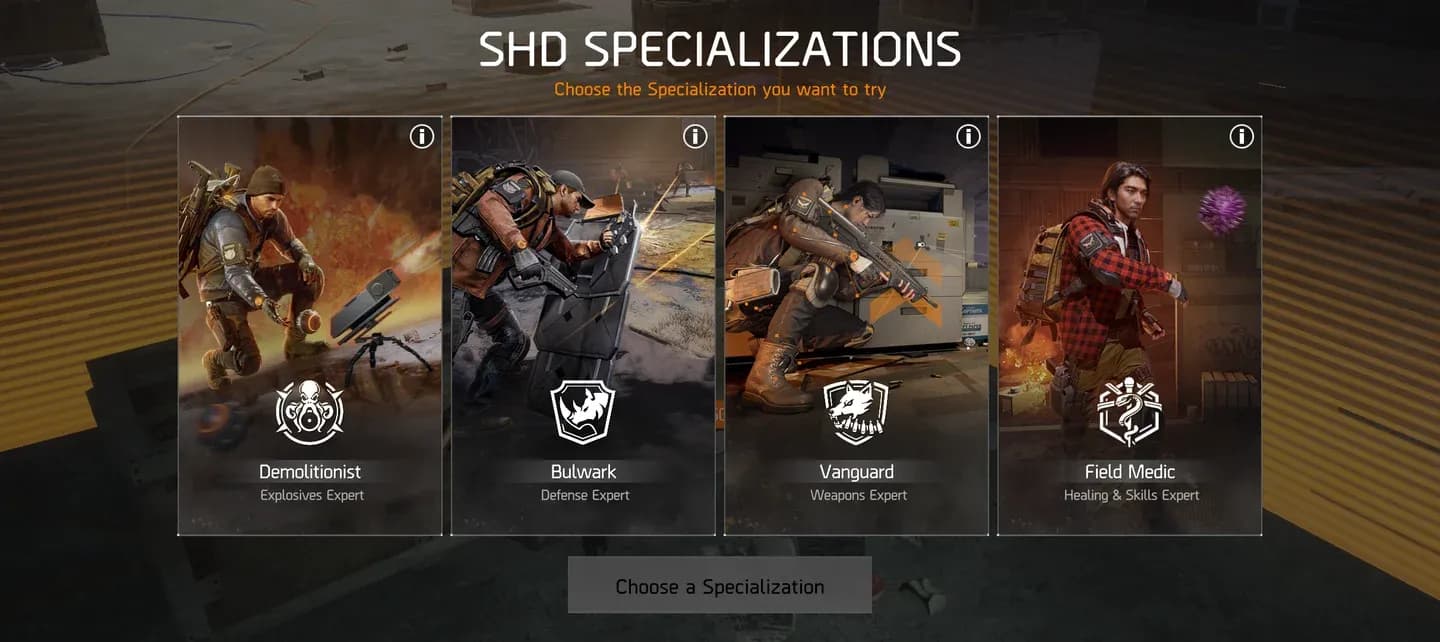Pick the Vanguard specialization card
Image resolution: width=1440 pixels, height=642 pixels.
tap(856, 325)
